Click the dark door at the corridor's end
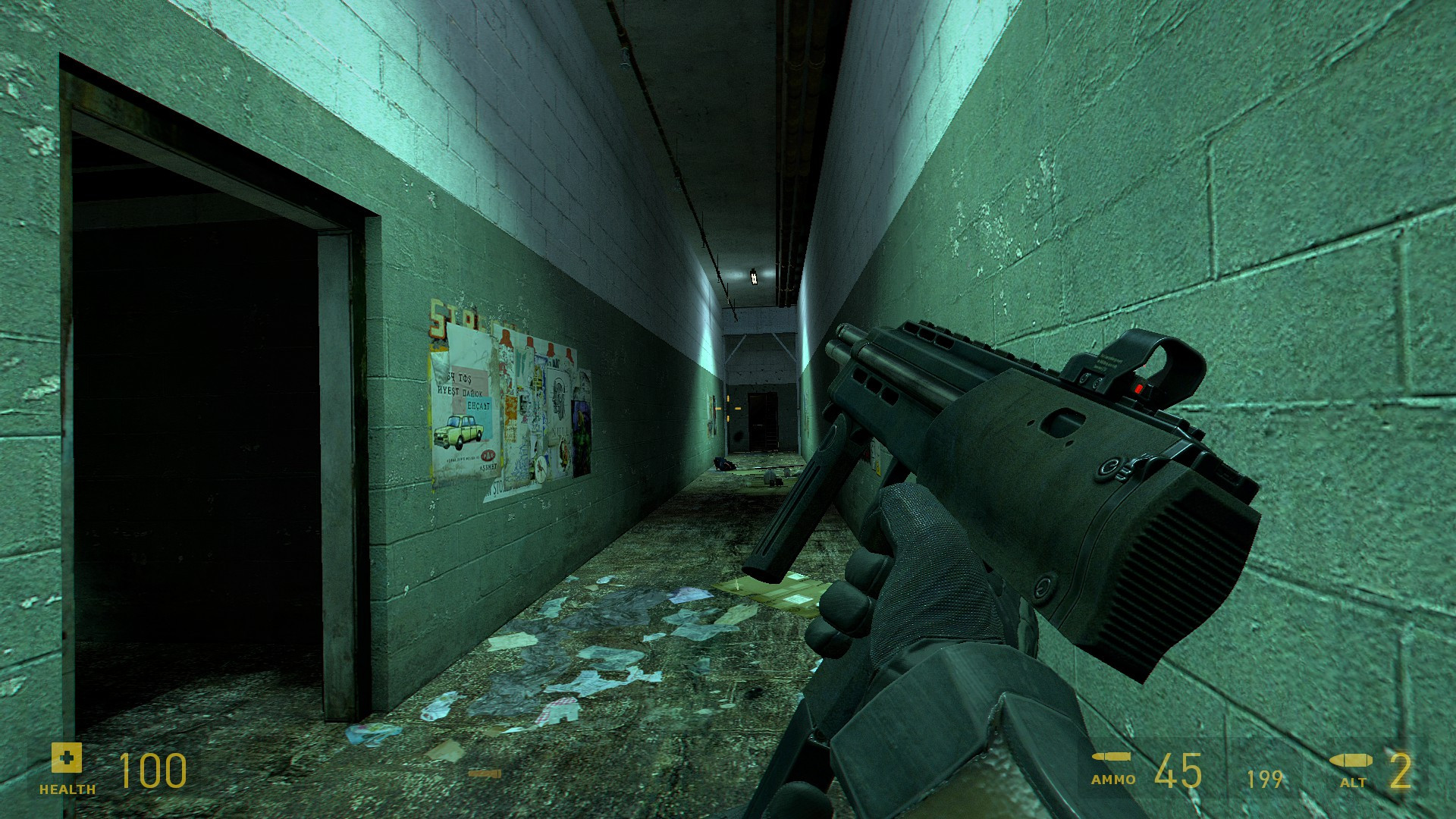 pyautogui.click(x=761, y=421)
